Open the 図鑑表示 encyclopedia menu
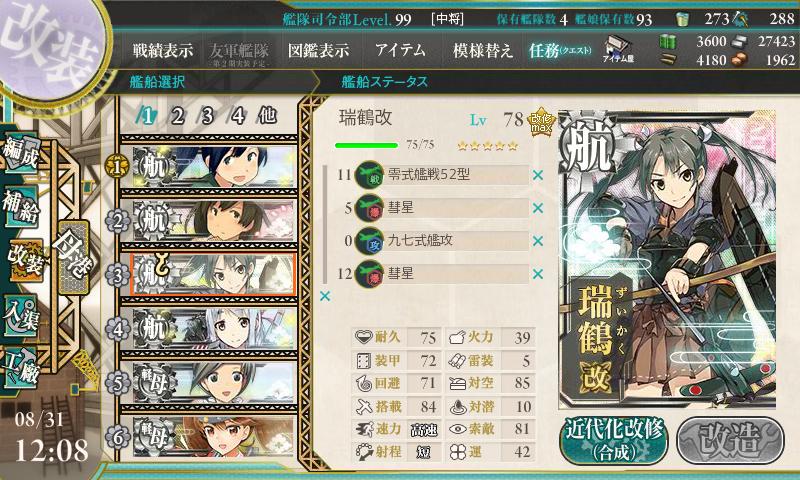 (317, 50)
